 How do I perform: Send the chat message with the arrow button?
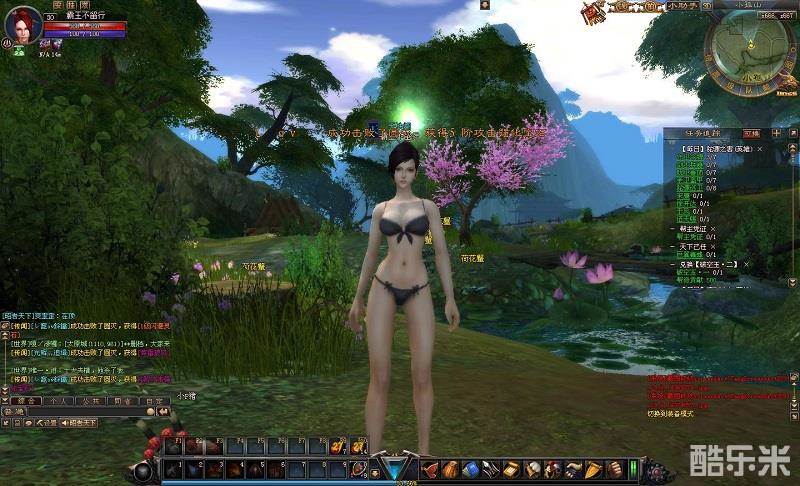162,411
